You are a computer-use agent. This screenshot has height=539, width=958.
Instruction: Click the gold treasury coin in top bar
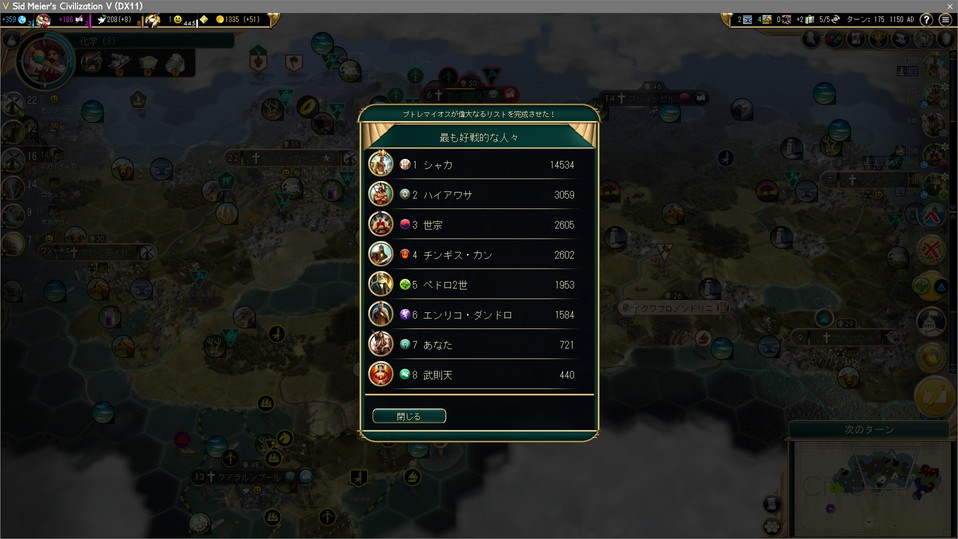220,20
